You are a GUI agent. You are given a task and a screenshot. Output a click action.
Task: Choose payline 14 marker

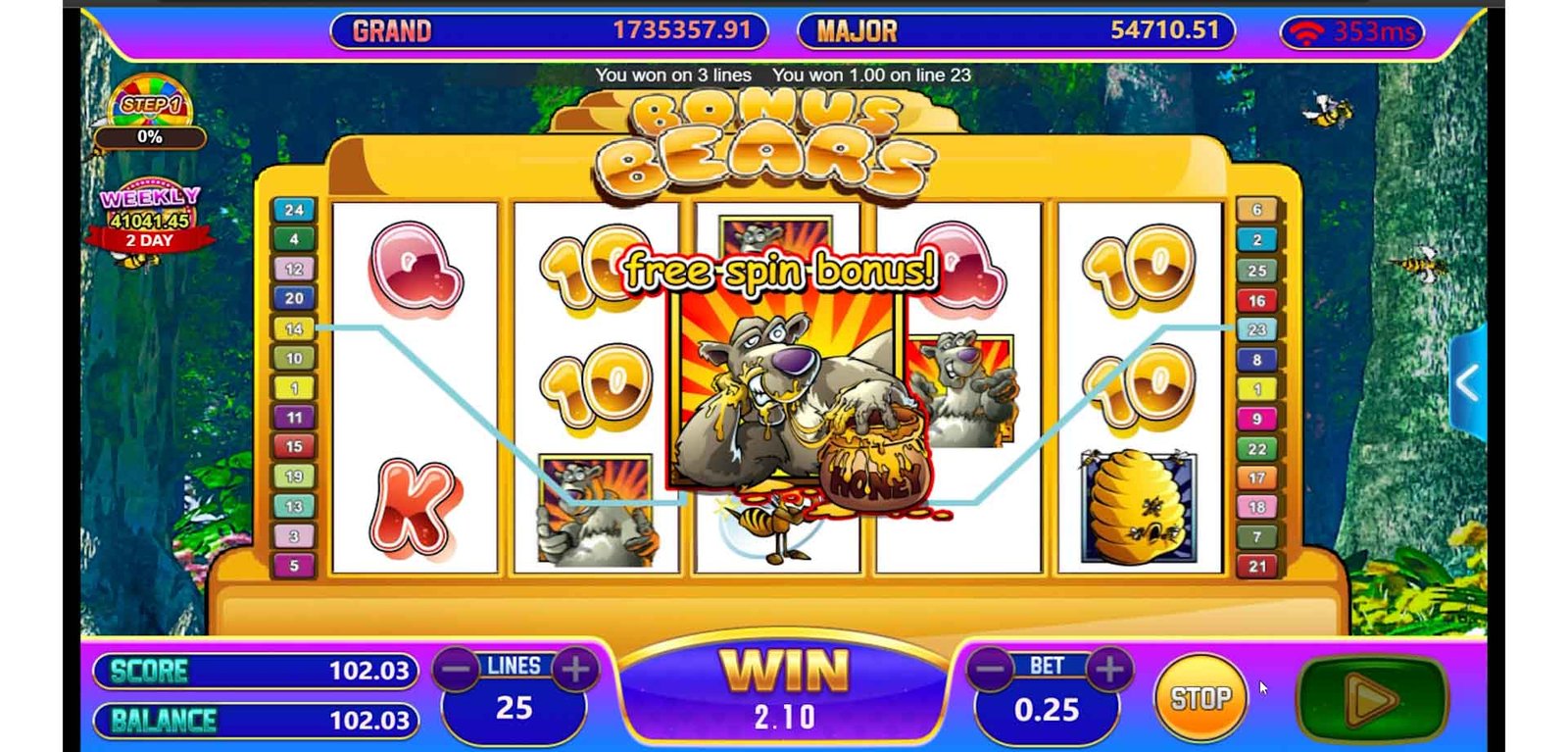pos(293,328)
